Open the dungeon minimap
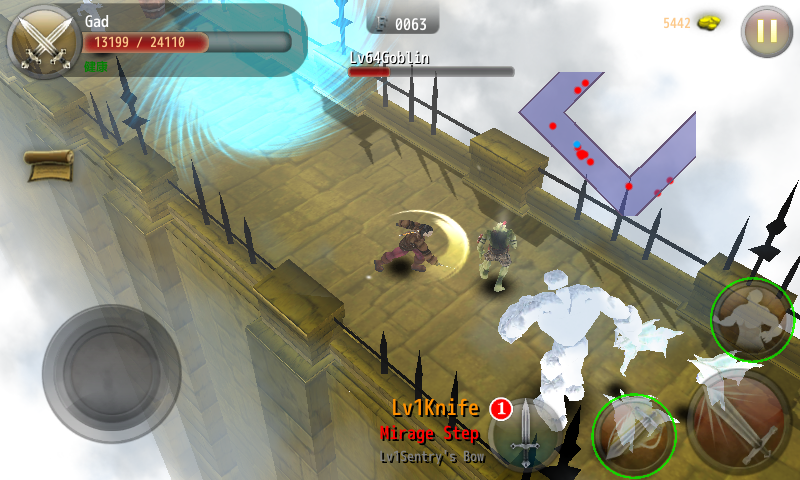800x480 pixels. coord(605,141)
